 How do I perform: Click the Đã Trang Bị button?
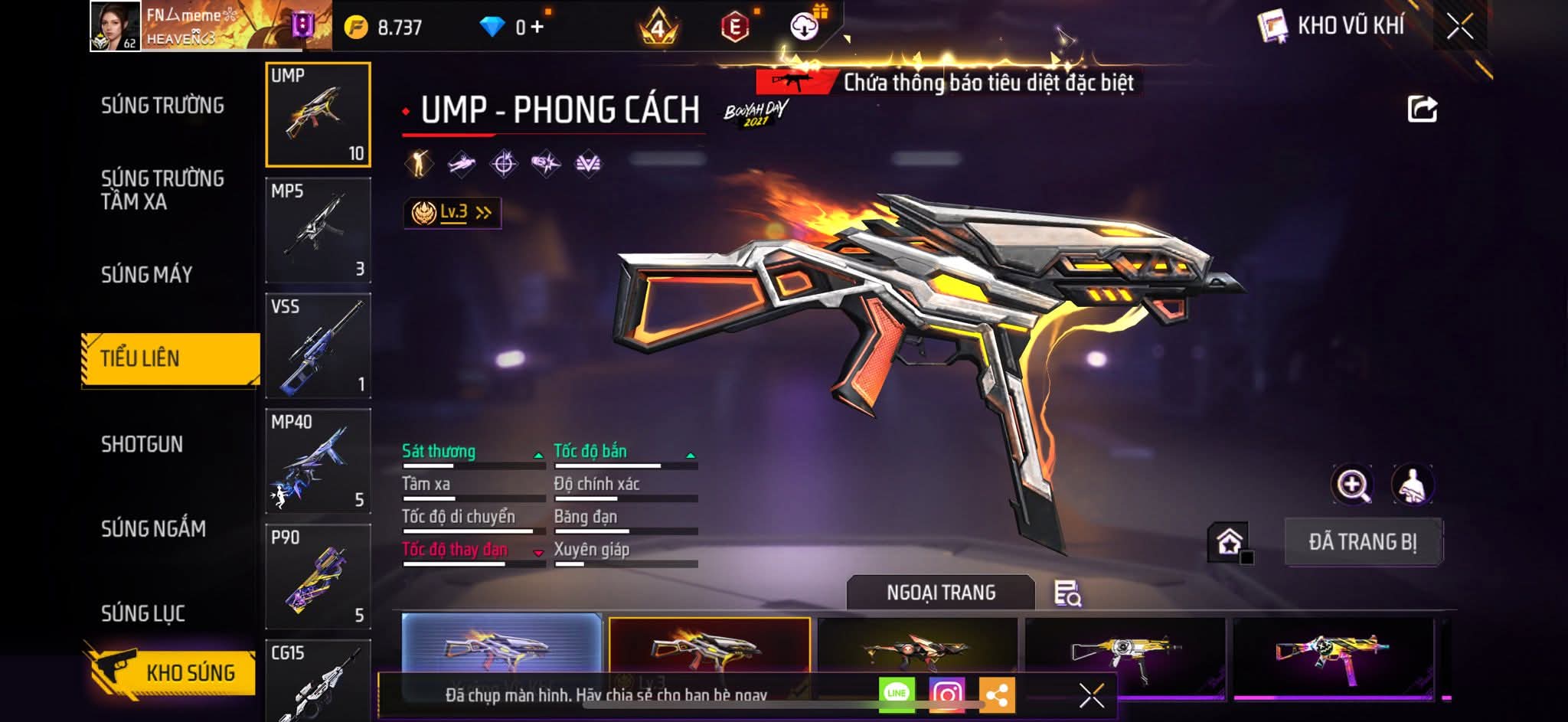point(1362,542)
